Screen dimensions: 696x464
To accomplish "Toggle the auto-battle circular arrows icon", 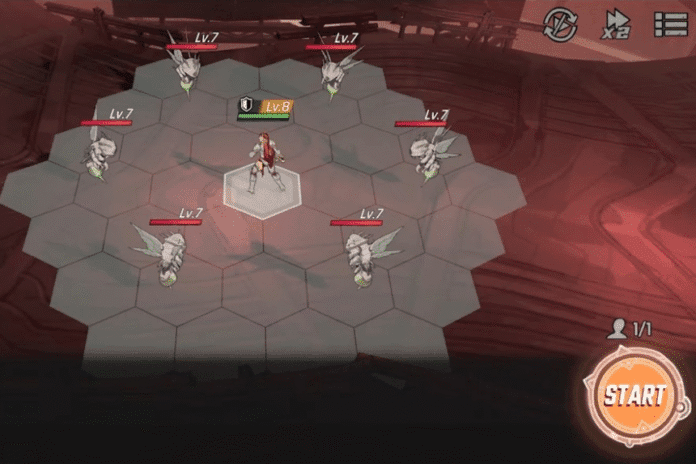I will 560,24.
